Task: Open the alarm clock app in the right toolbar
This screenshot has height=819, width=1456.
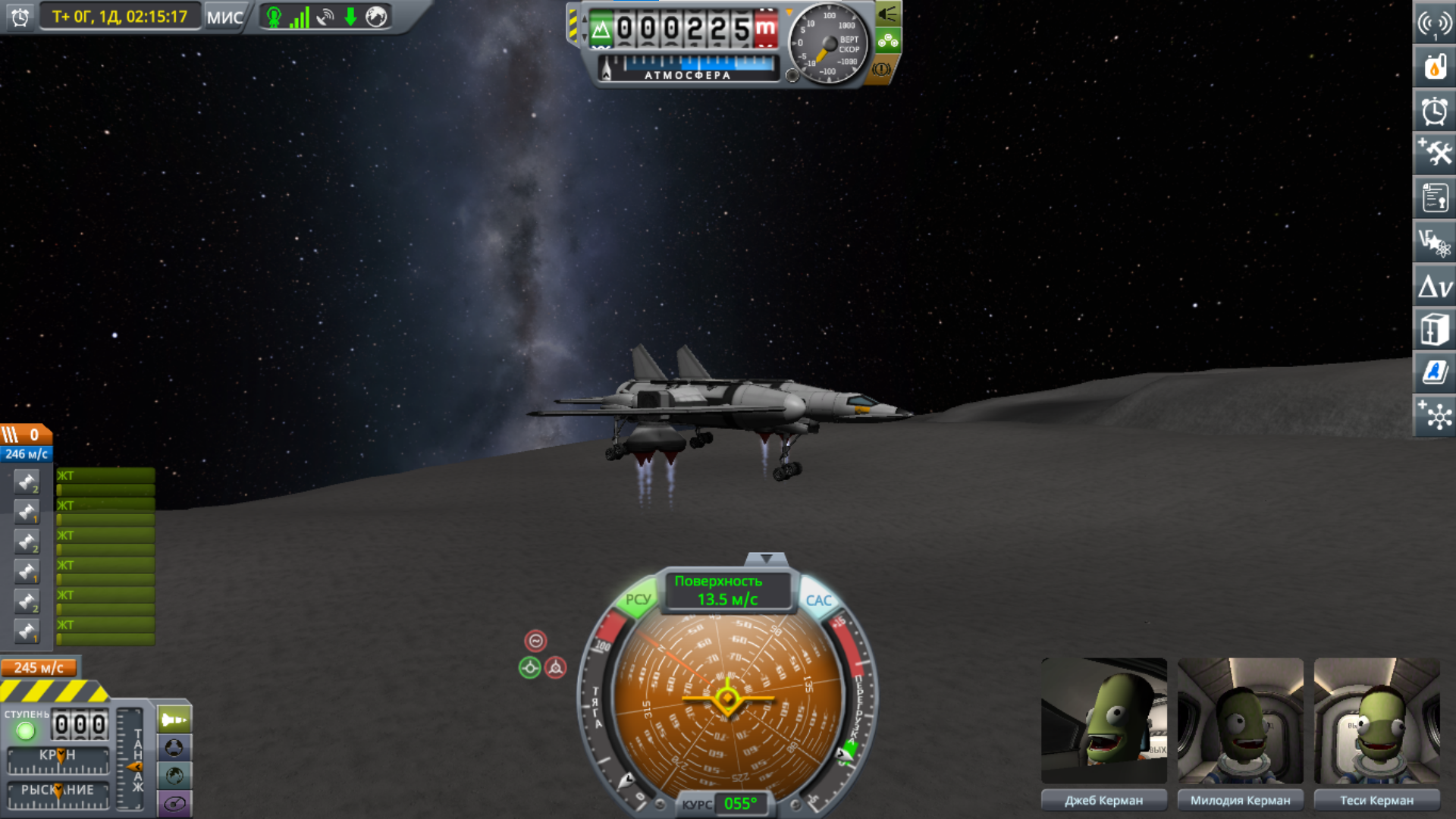Action: pos(1434,111)
